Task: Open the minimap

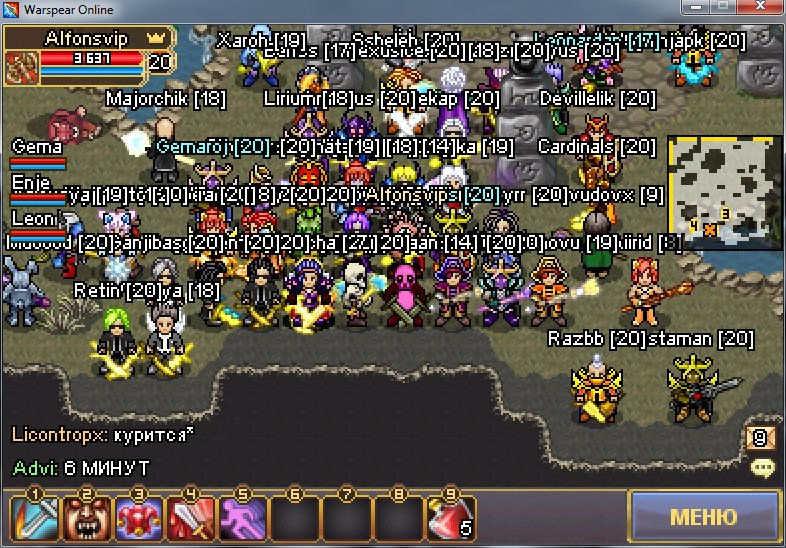Action: (x=724, y=192)
